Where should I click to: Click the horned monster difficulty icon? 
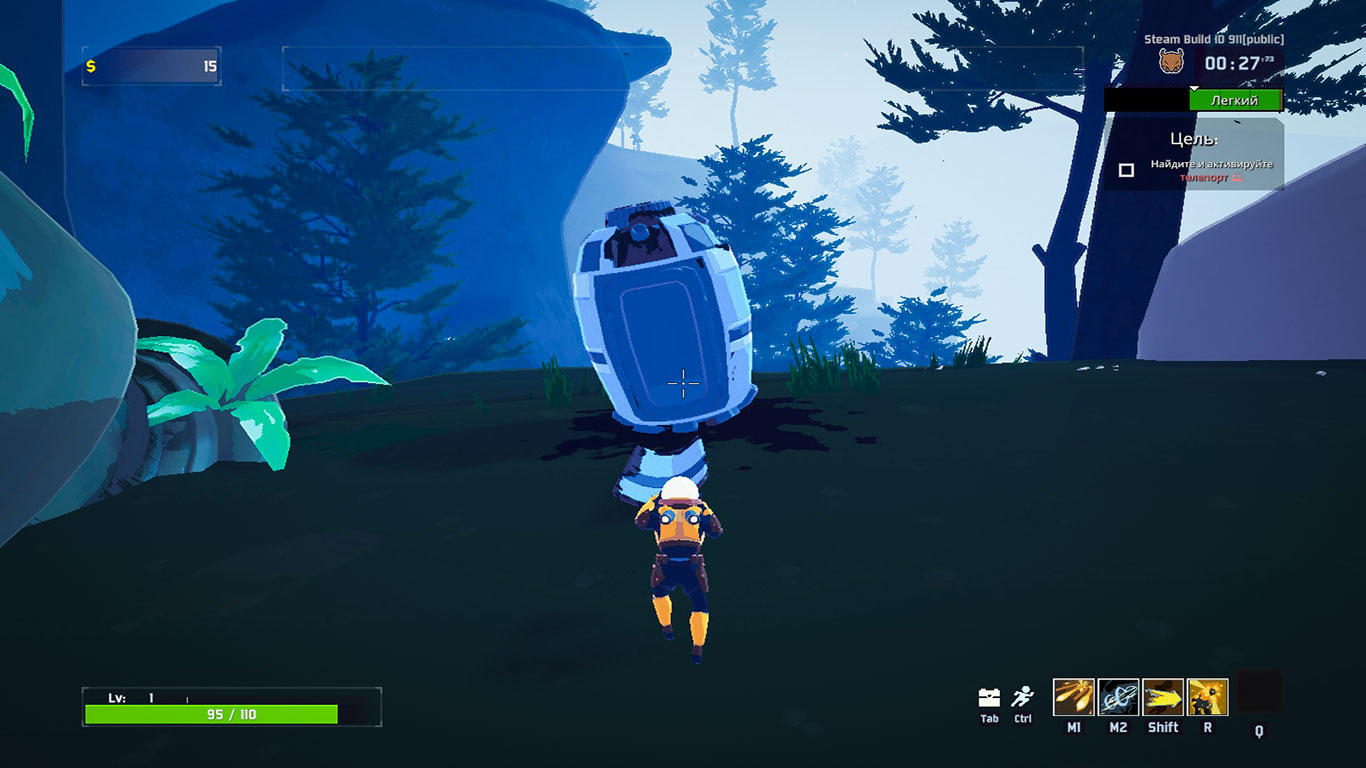coord(1171,62)
